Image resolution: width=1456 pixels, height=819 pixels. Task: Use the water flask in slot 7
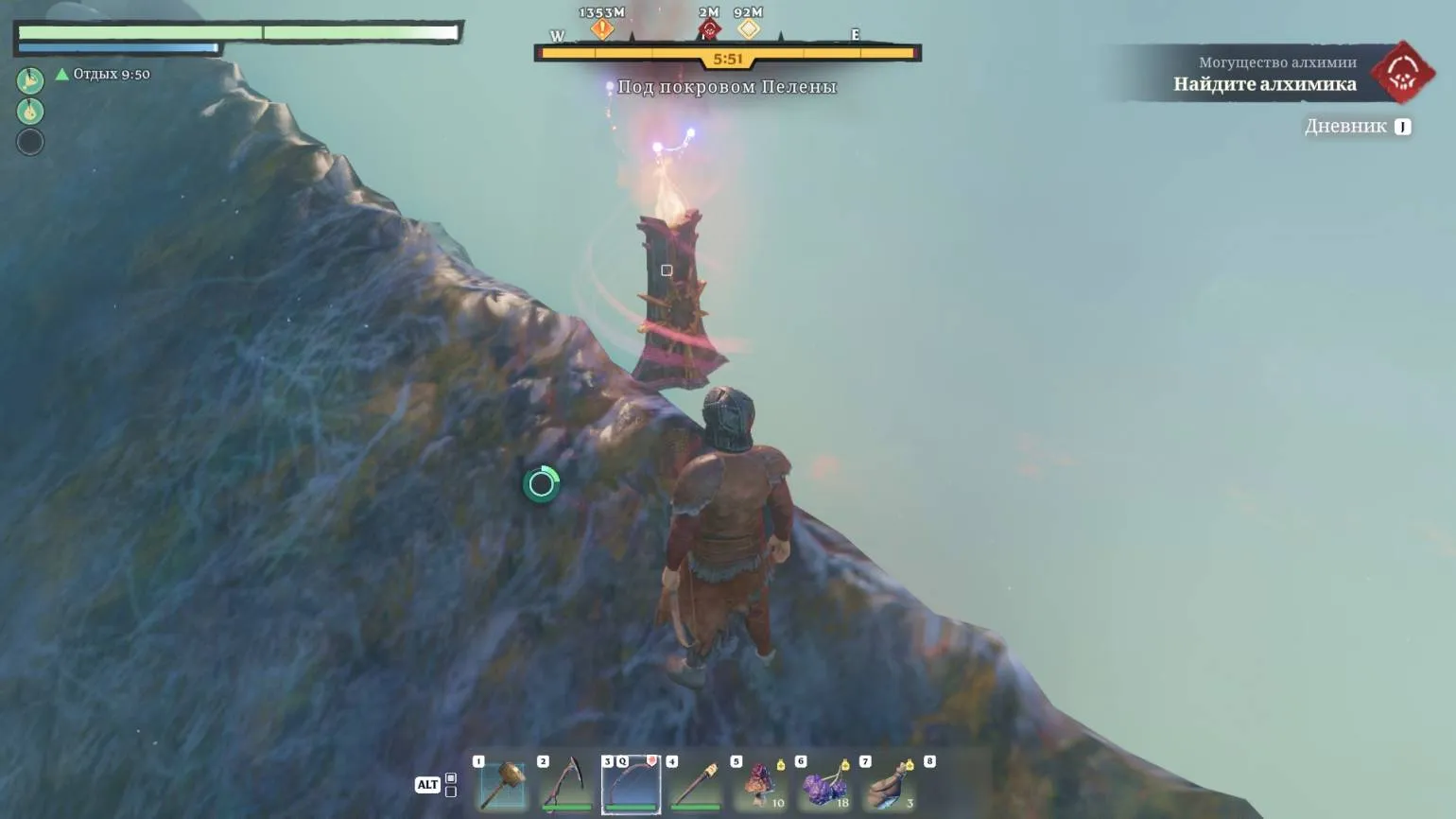click(889, 784)
